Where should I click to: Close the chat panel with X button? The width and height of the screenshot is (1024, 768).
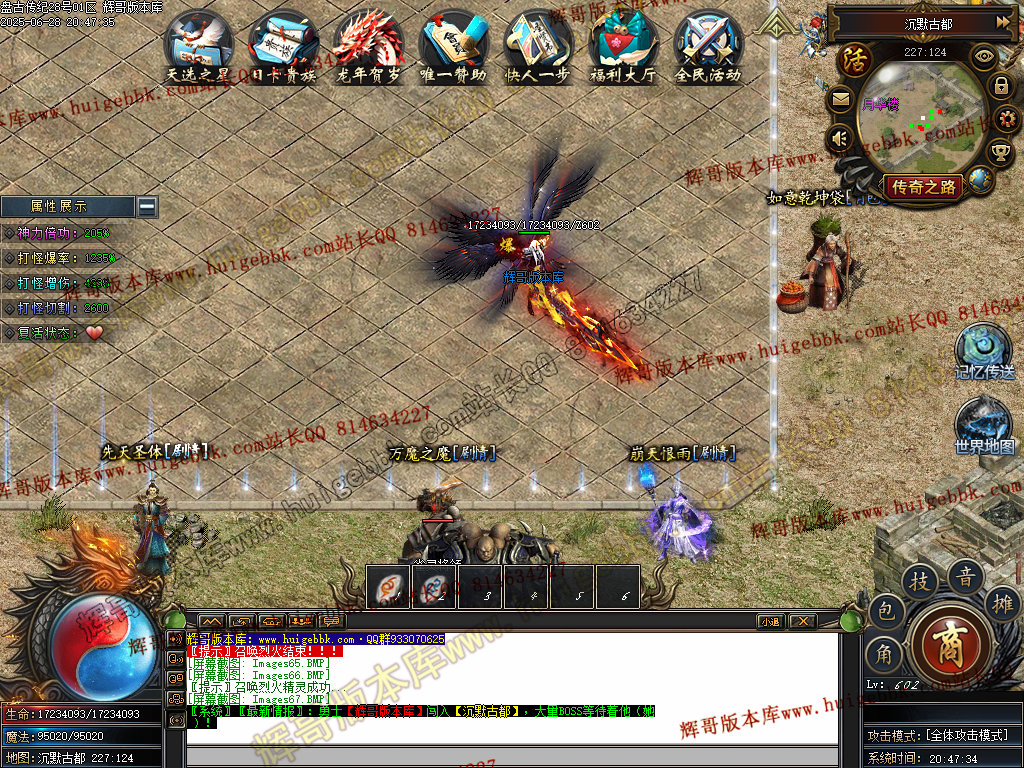point(802,621)
